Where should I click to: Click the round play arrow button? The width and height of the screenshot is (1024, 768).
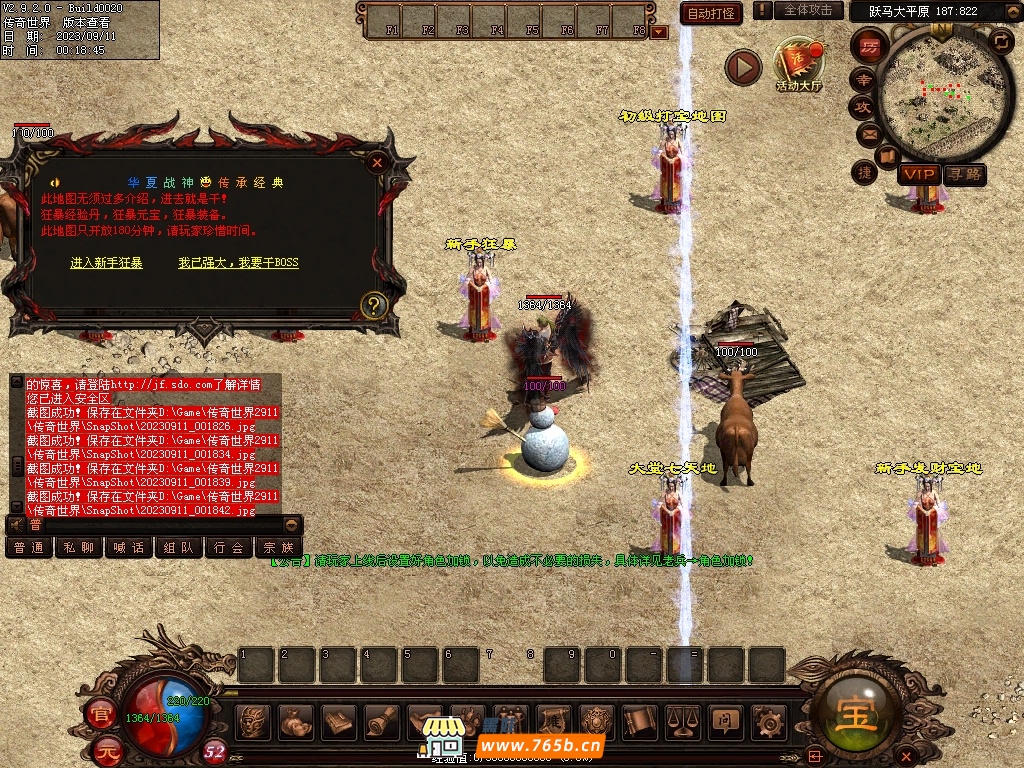point(743,67)
